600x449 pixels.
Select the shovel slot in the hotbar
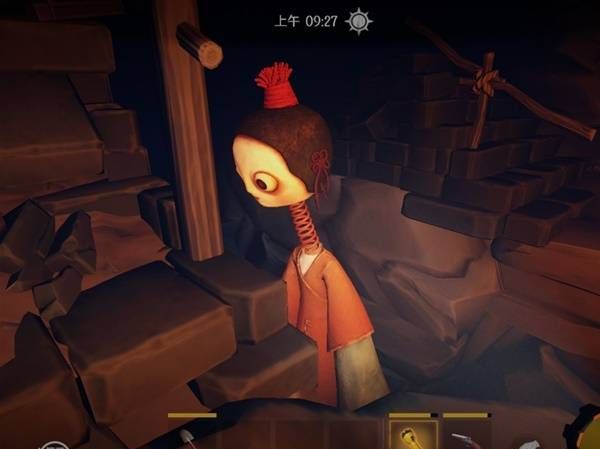point(190,437)
